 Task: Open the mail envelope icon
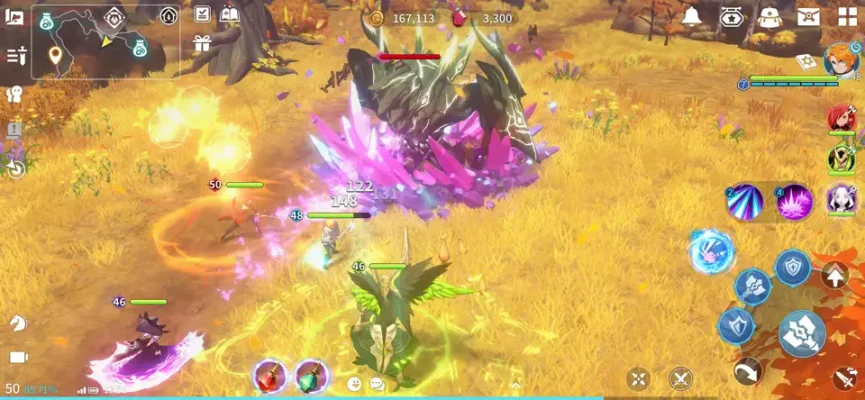tap(808, 17)
